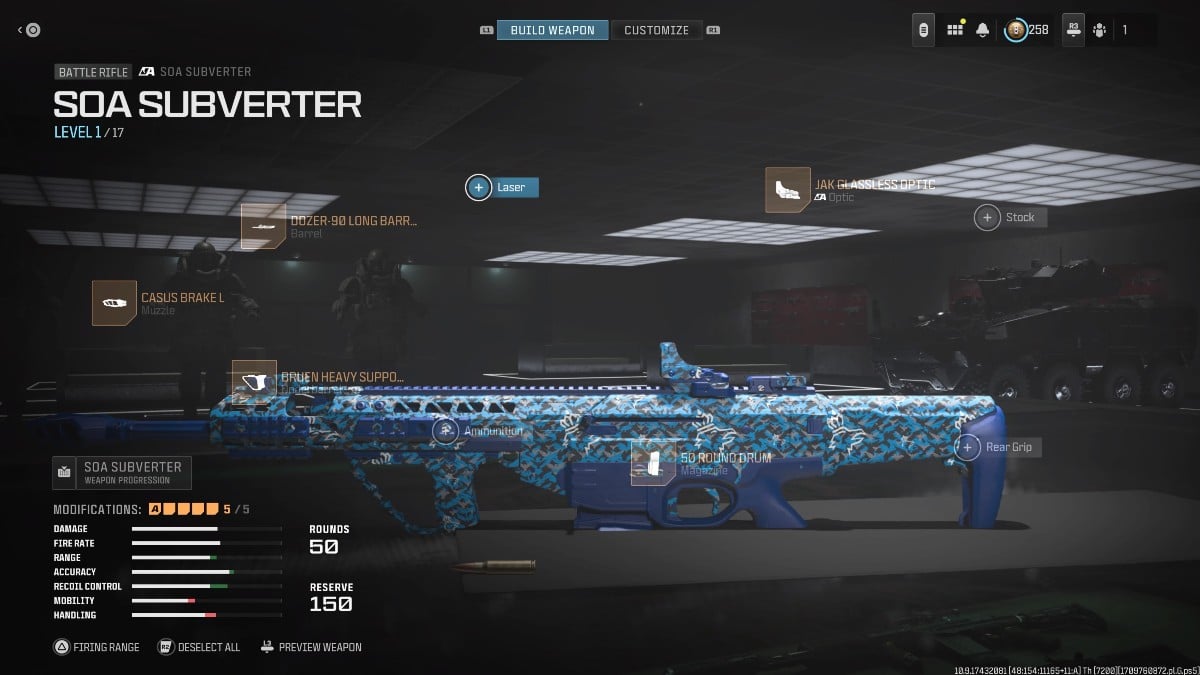Select the Casus Brake L muzzle slot
This screenshot has height=675, width=1200.
[x=114, y=302]
